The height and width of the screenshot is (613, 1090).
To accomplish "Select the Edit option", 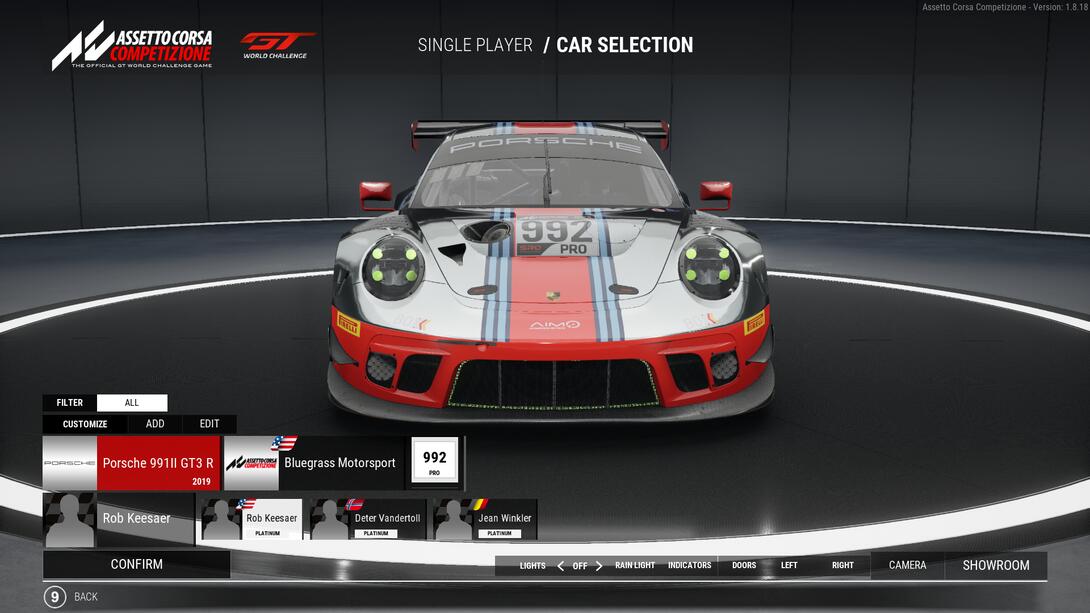I will click(x=209, y=424).
